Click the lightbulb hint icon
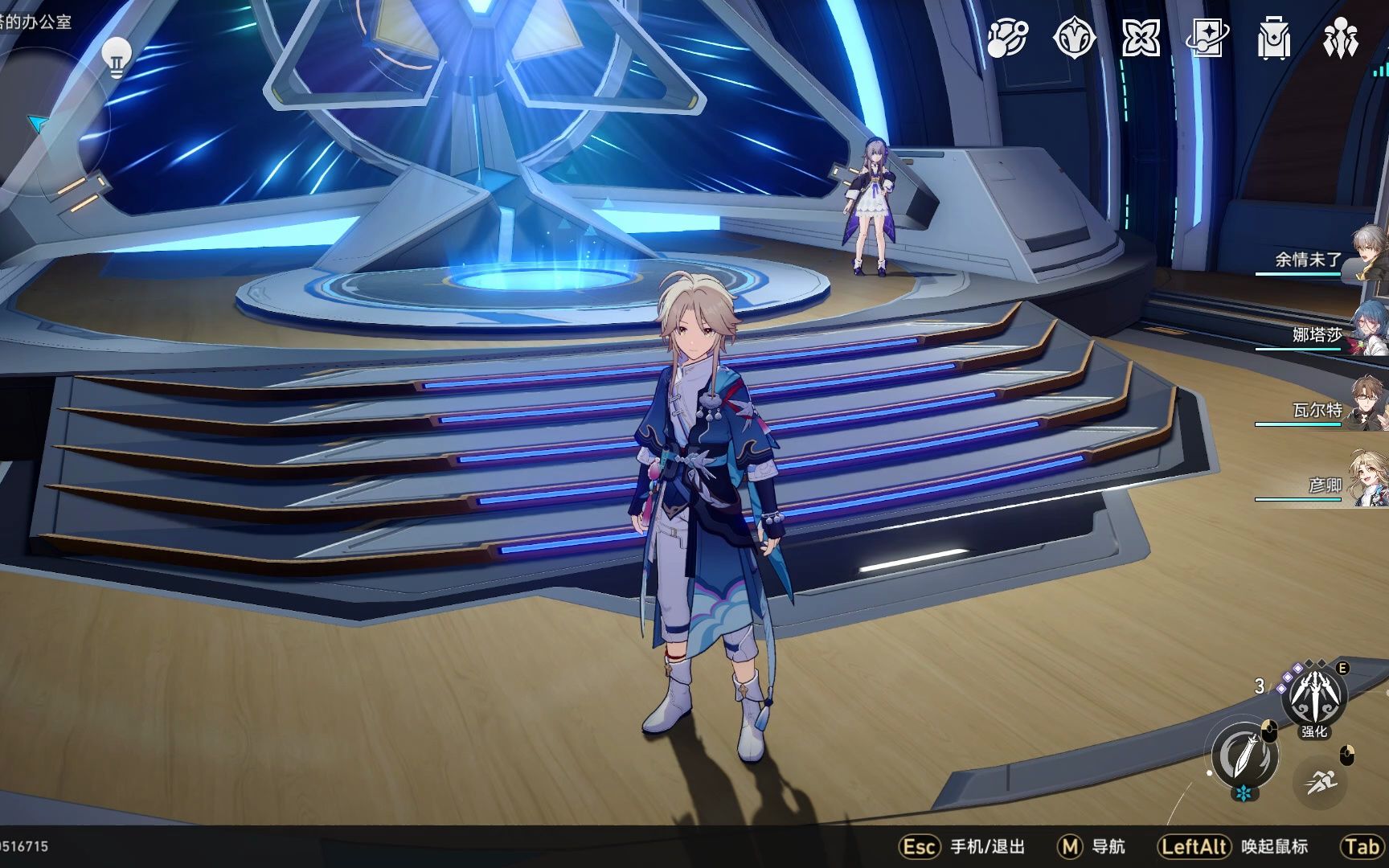The width and height of the screenshot is (1389, 868). pyautogui.click(x=117, y=57)
